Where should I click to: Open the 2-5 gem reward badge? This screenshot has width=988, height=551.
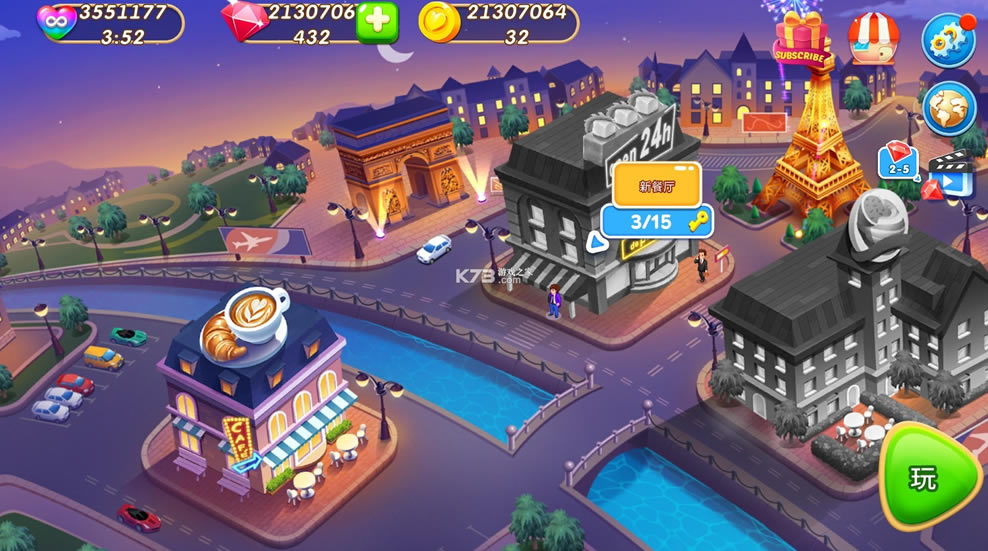pos(896,161)
